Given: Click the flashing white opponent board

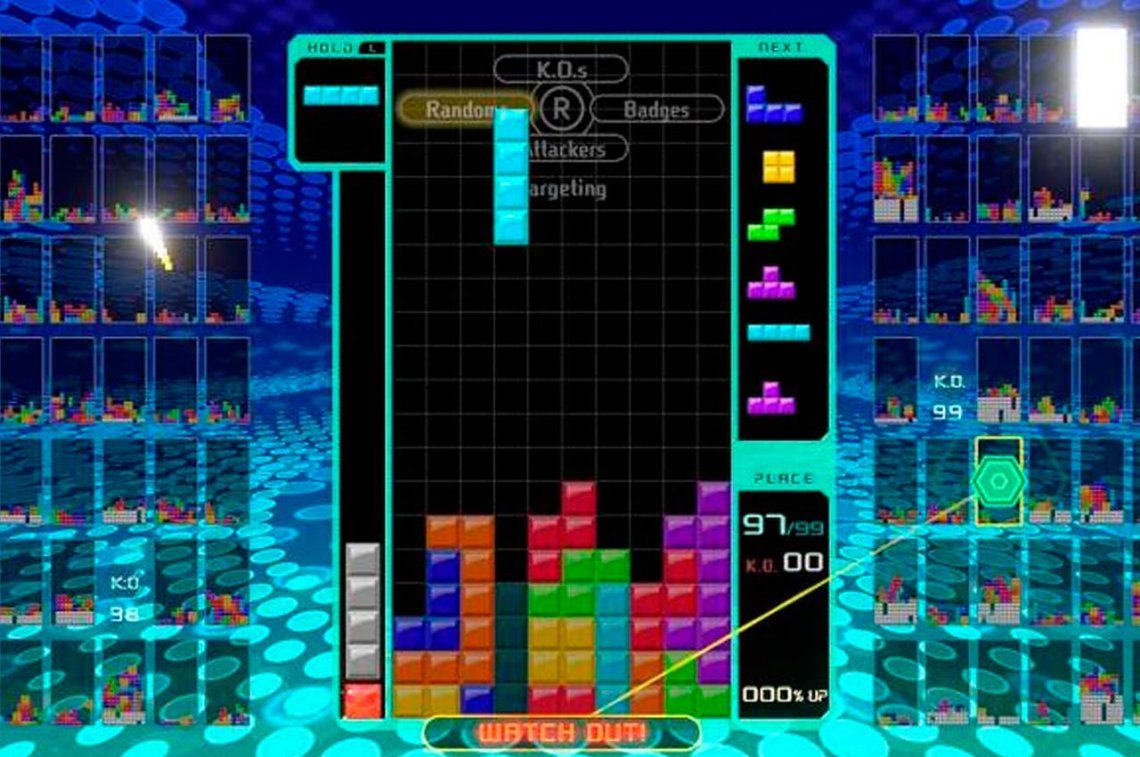Looking at the screenshot, I should tap(1101, 78).
